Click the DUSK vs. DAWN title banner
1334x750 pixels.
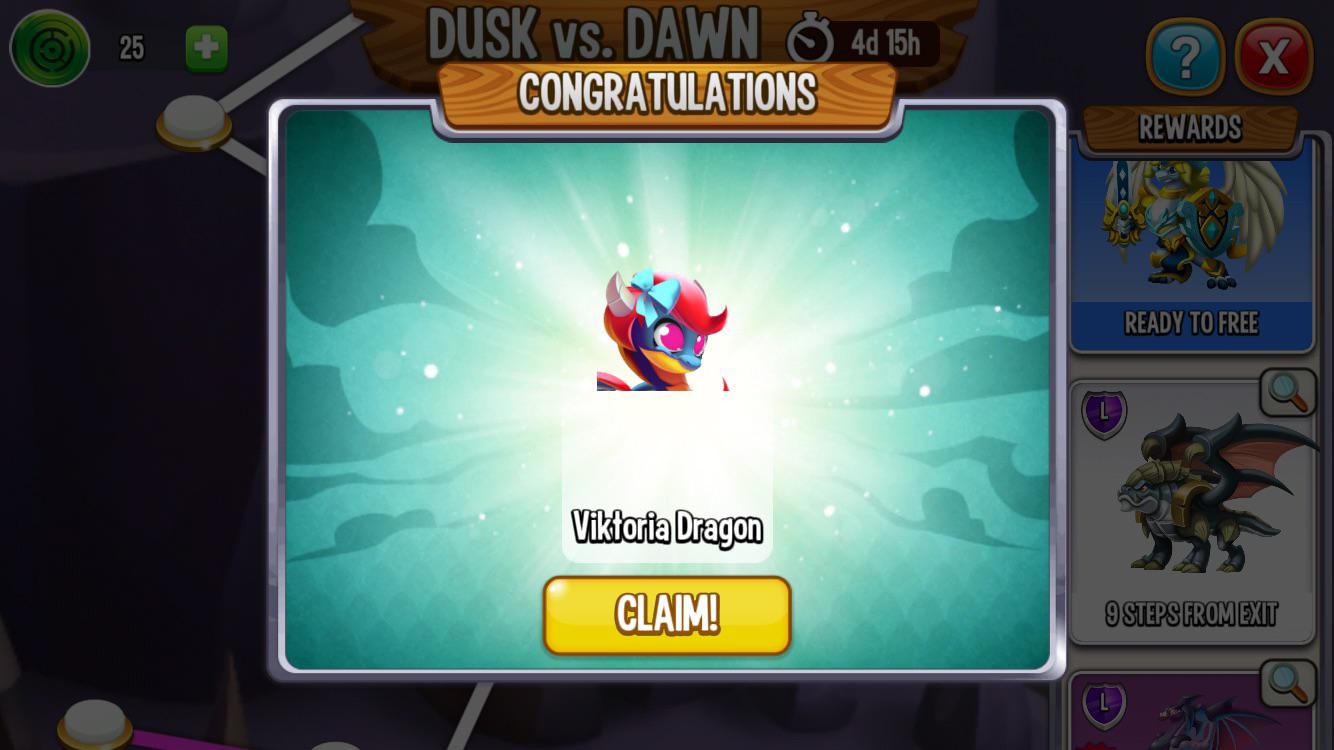point(593,32)
